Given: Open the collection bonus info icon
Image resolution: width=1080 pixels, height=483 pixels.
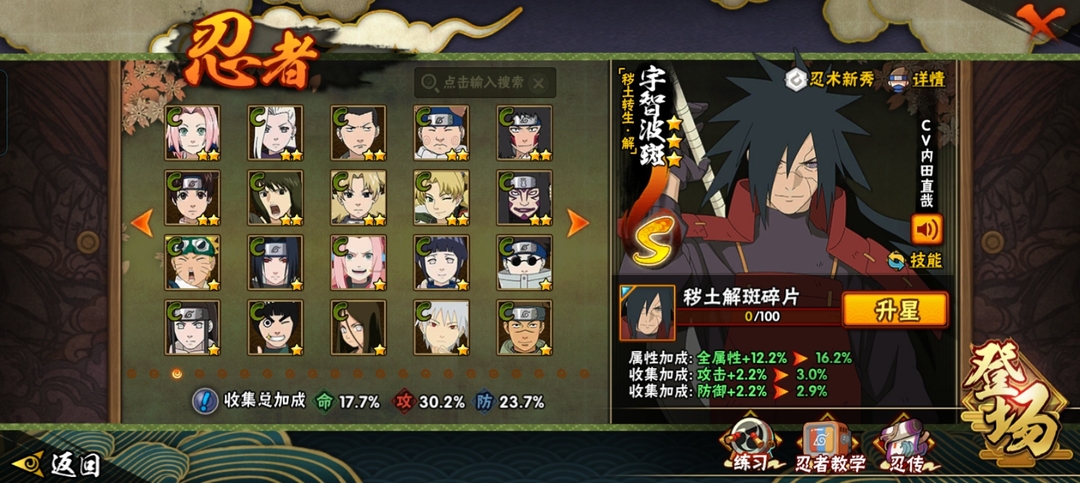Looking at the screenshot, I should 204,401.
